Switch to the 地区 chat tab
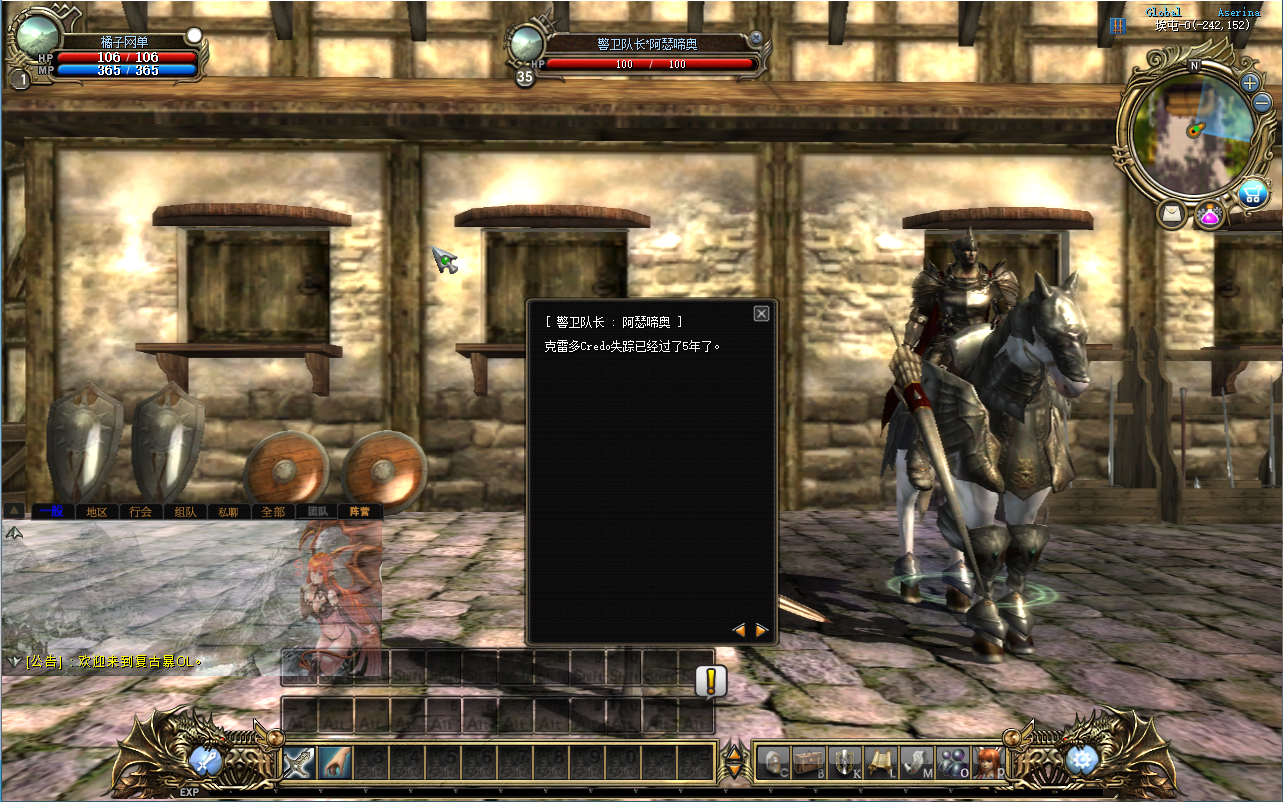Image resolution: width=1283 pixels, height=802 pixels. tap(96, 511)
